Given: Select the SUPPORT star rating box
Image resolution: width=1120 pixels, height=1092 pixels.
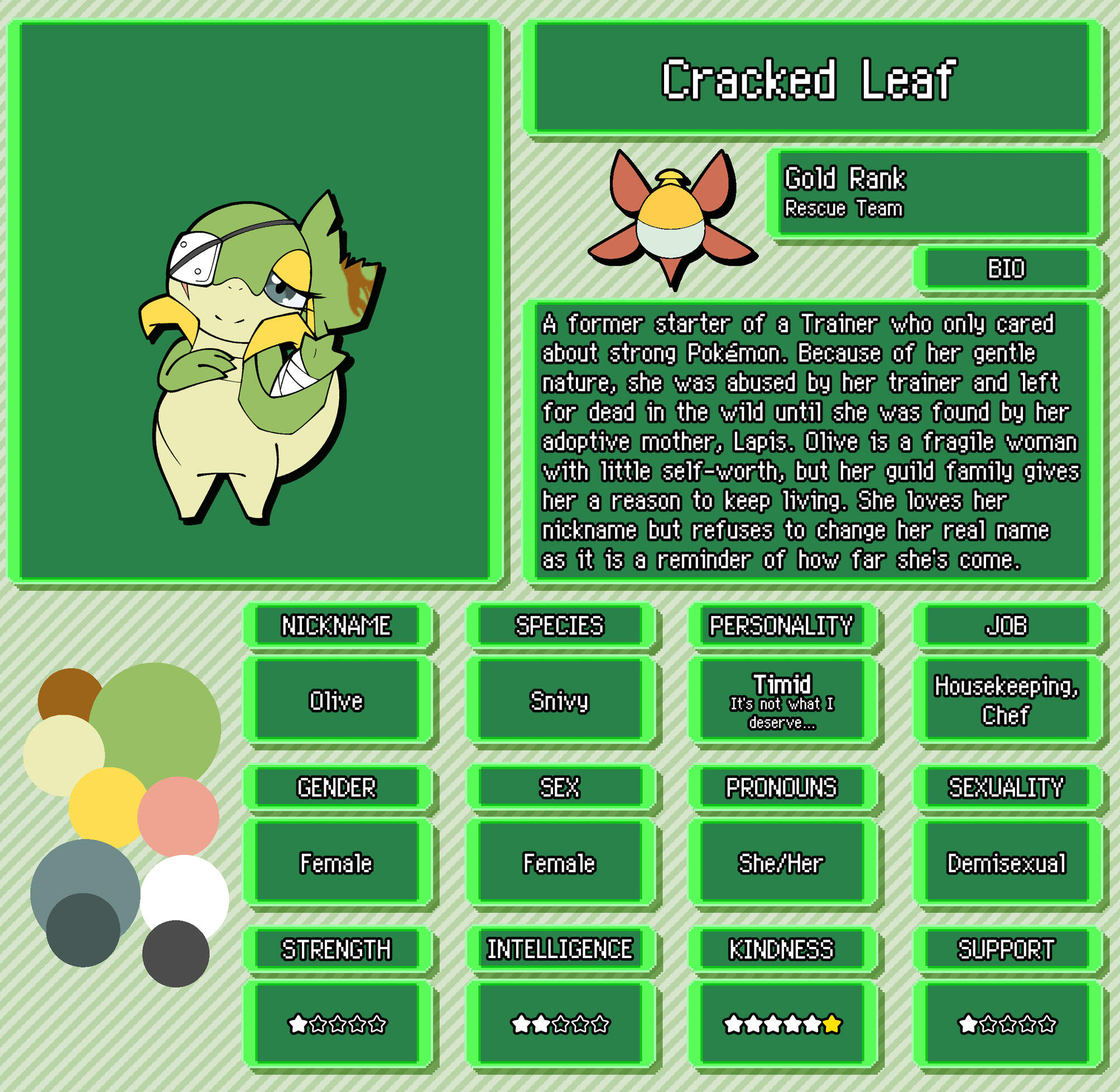Looking at the screenshot, I should (1007, 1024).
